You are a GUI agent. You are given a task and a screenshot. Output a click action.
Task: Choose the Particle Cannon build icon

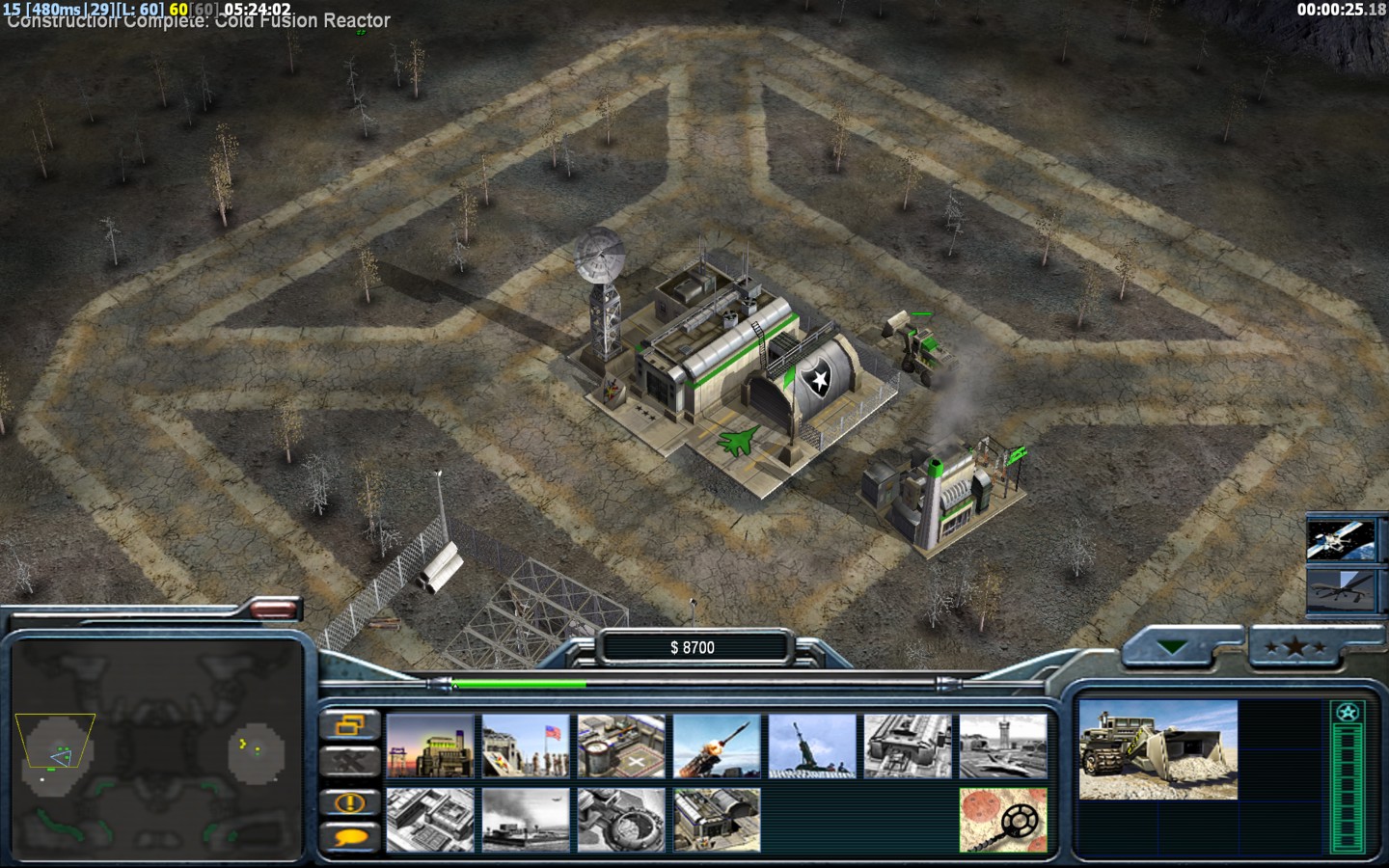[x=621, y=820]
